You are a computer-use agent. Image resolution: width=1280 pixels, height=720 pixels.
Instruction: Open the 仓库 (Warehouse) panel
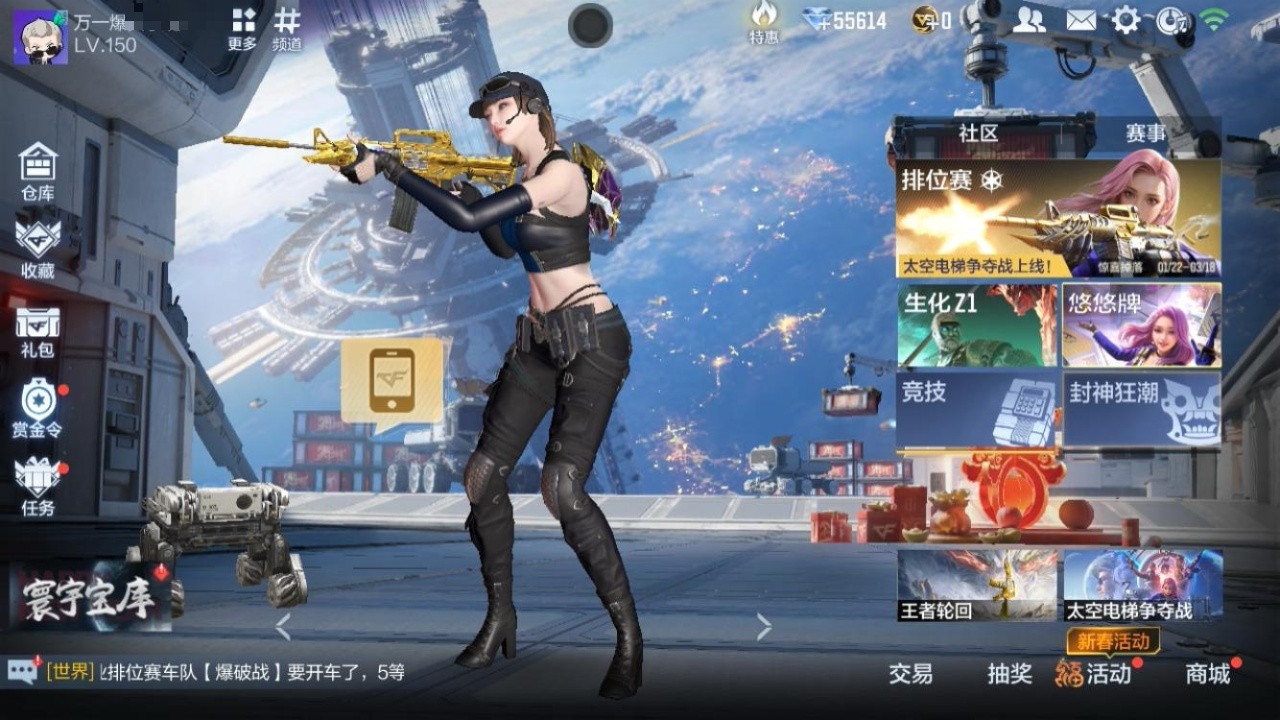point(37,170)
